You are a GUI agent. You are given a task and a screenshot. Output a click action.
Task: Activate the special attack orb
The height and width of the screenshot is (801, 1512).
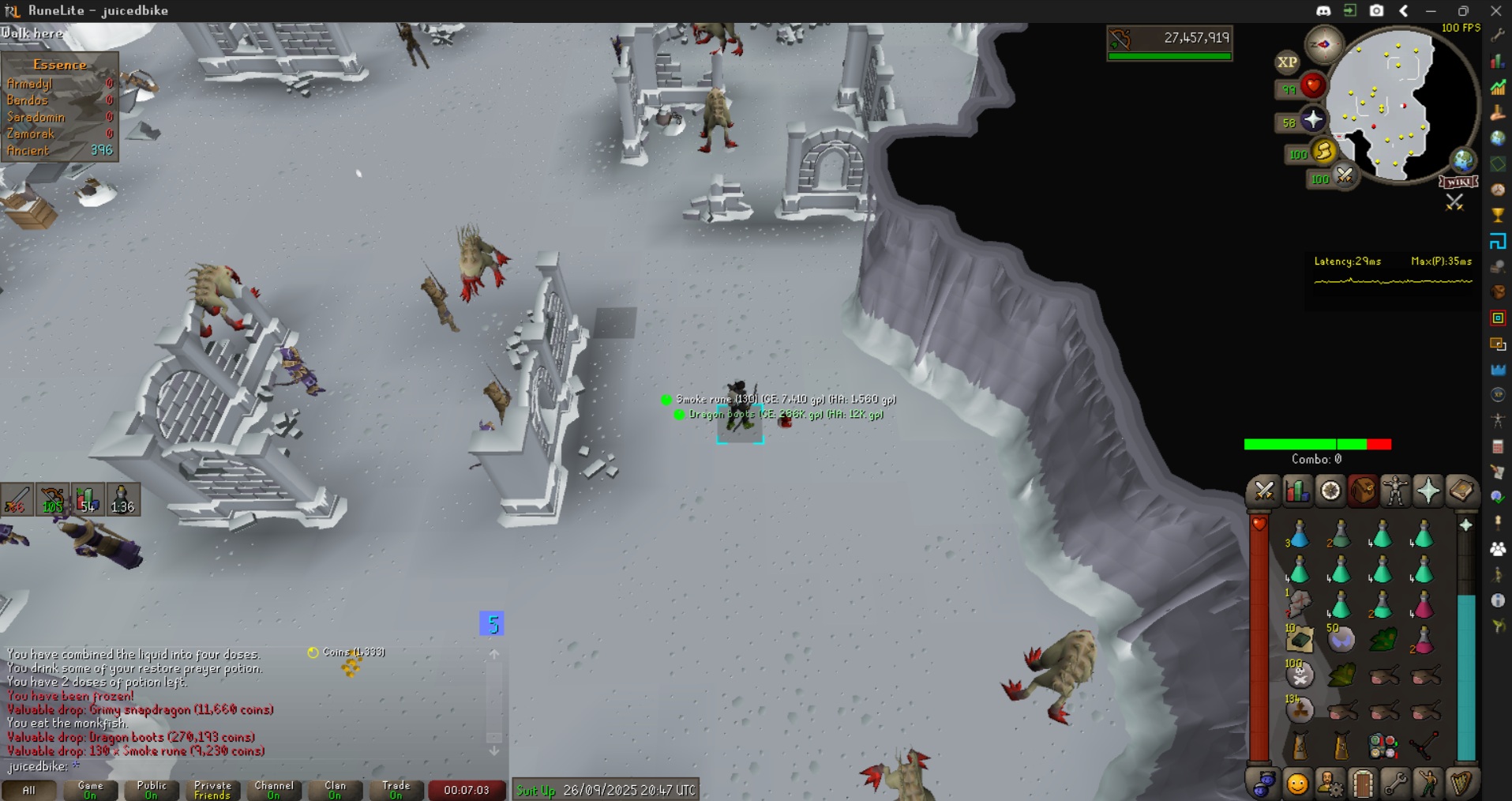(1344, 175)
